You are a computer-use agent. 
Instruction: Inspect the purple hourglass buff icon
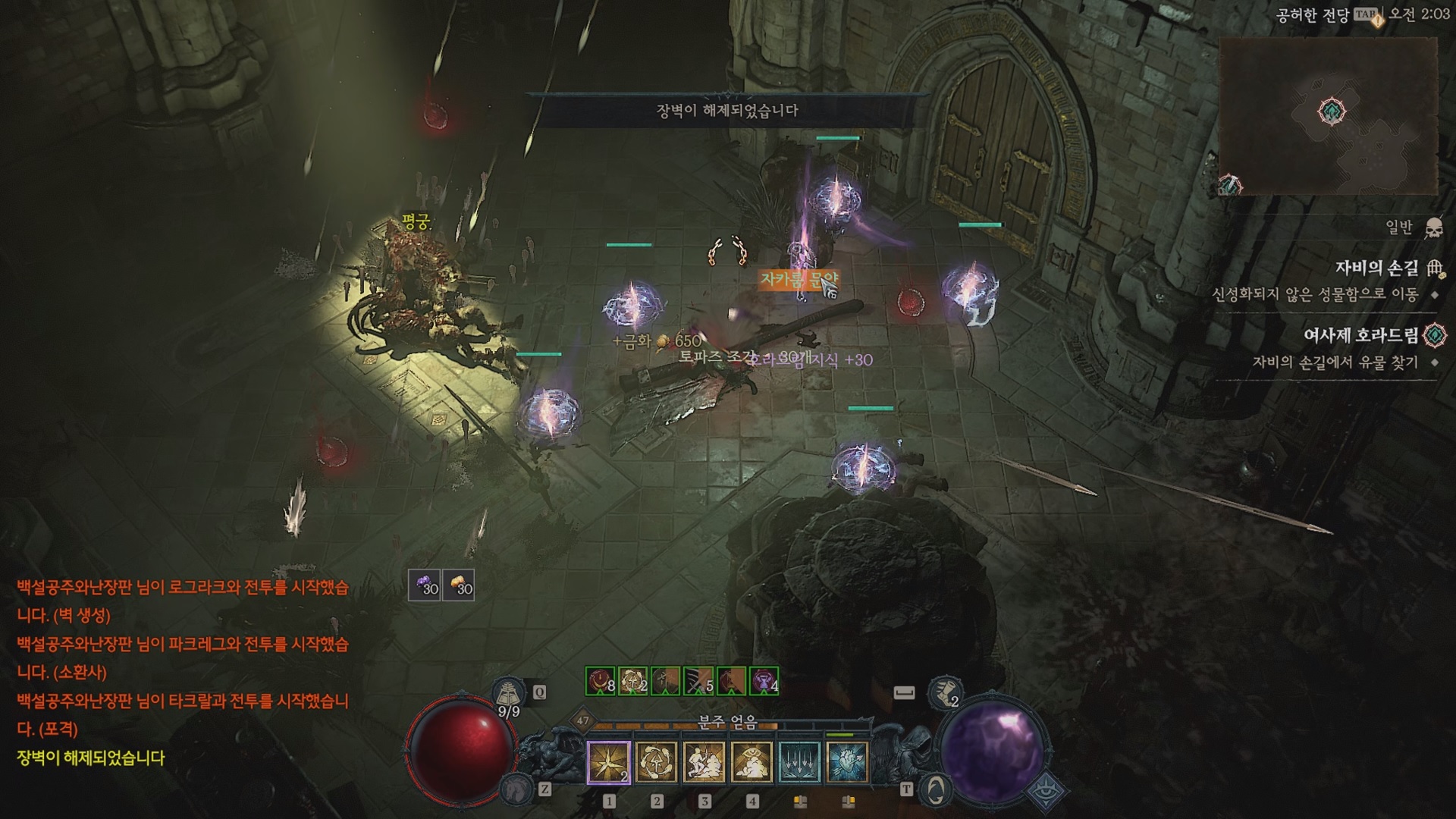(764, 681)
